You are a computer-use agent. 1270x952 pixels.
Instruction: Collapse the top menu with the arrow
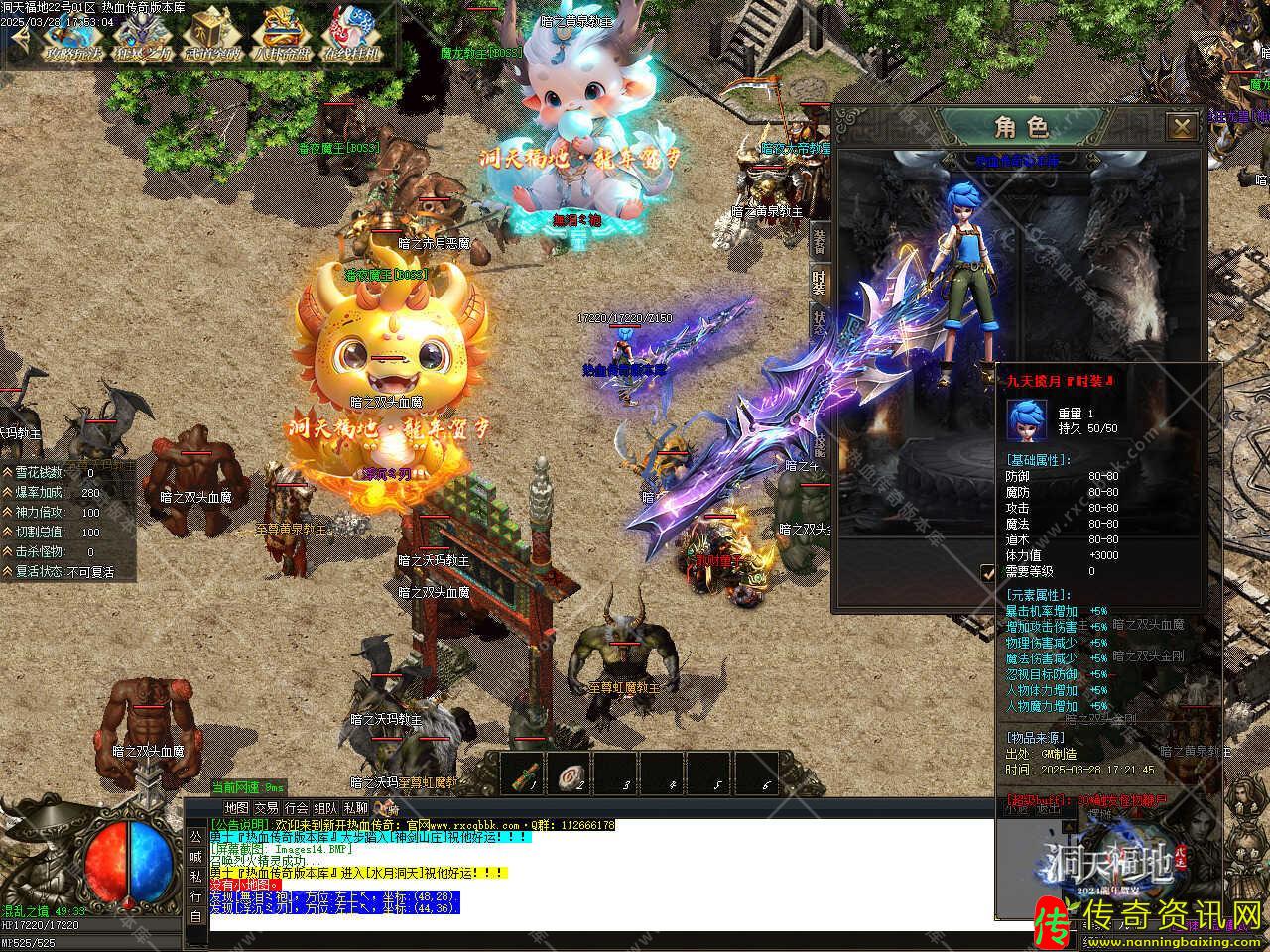(20, 38)
